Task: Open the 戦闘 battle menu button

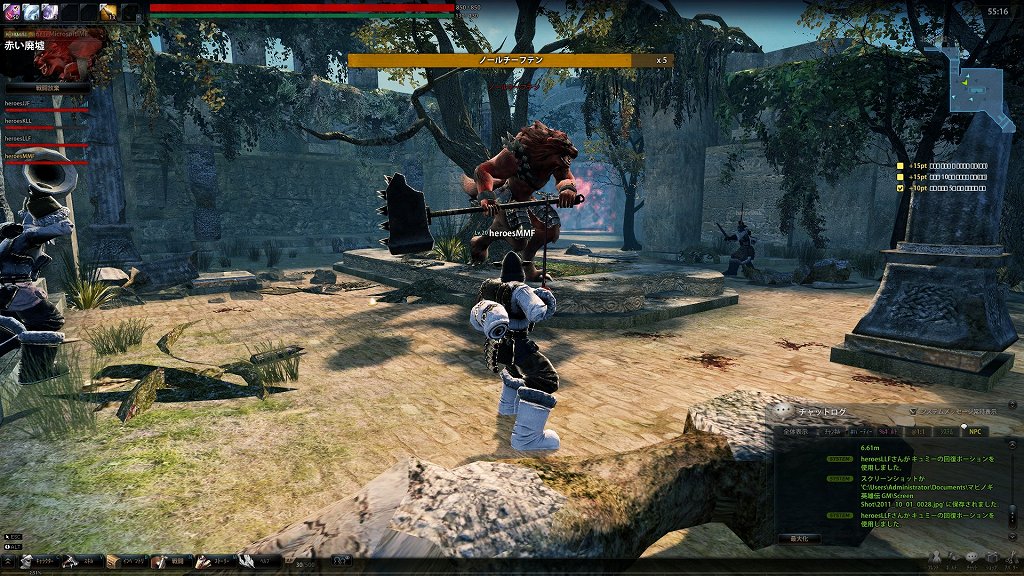Action: (x=170, y=562)
